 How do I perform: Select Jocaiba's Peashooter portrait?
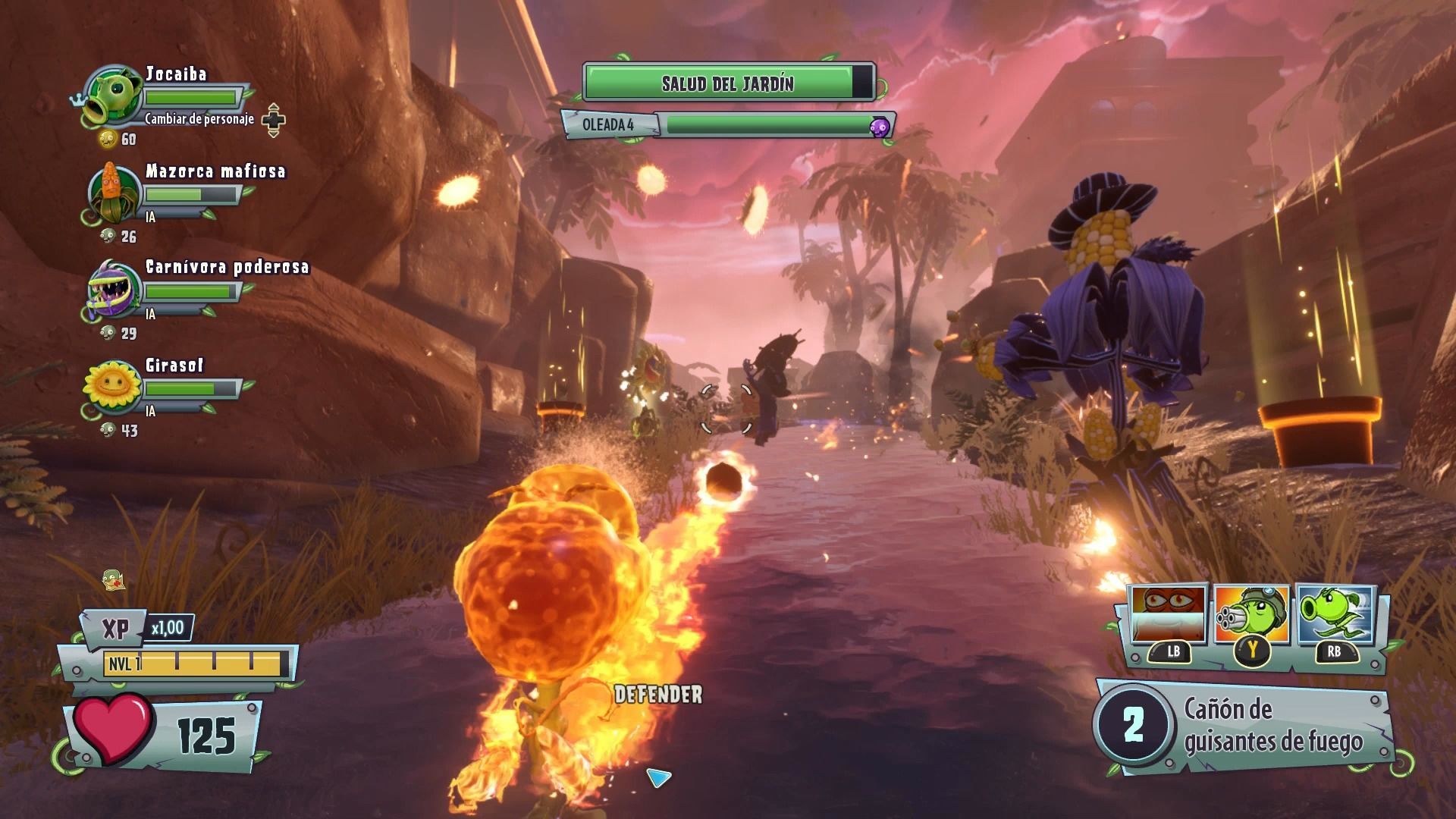point(114,96)
